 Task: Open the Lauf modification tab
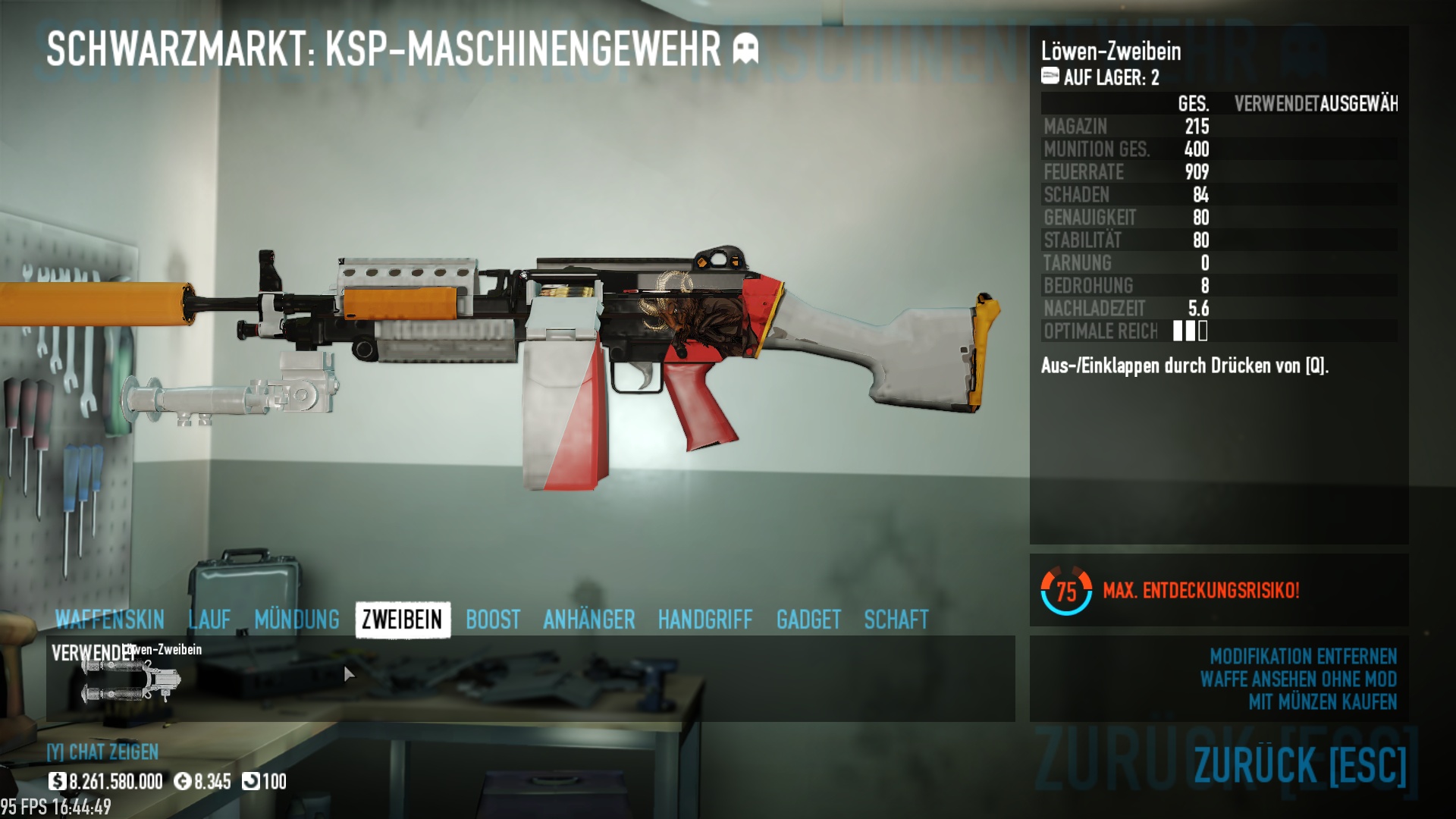pos(209,620)
